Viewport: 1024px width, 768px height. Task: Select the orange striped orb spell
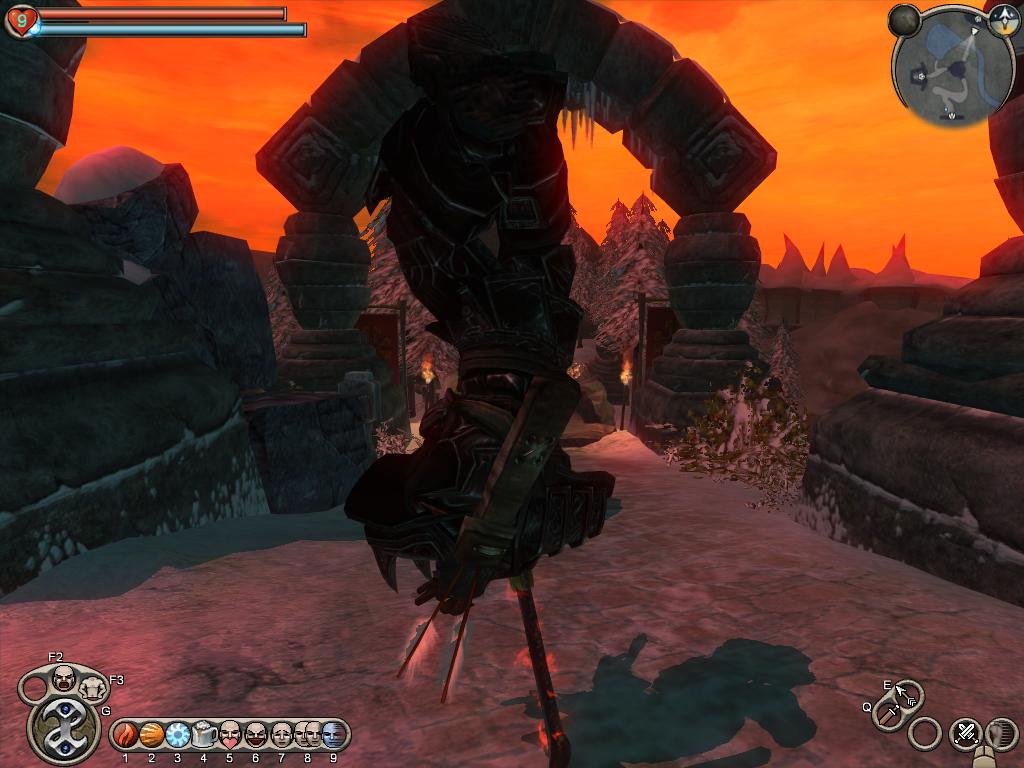pyautogui.click(x=152, y=735)
